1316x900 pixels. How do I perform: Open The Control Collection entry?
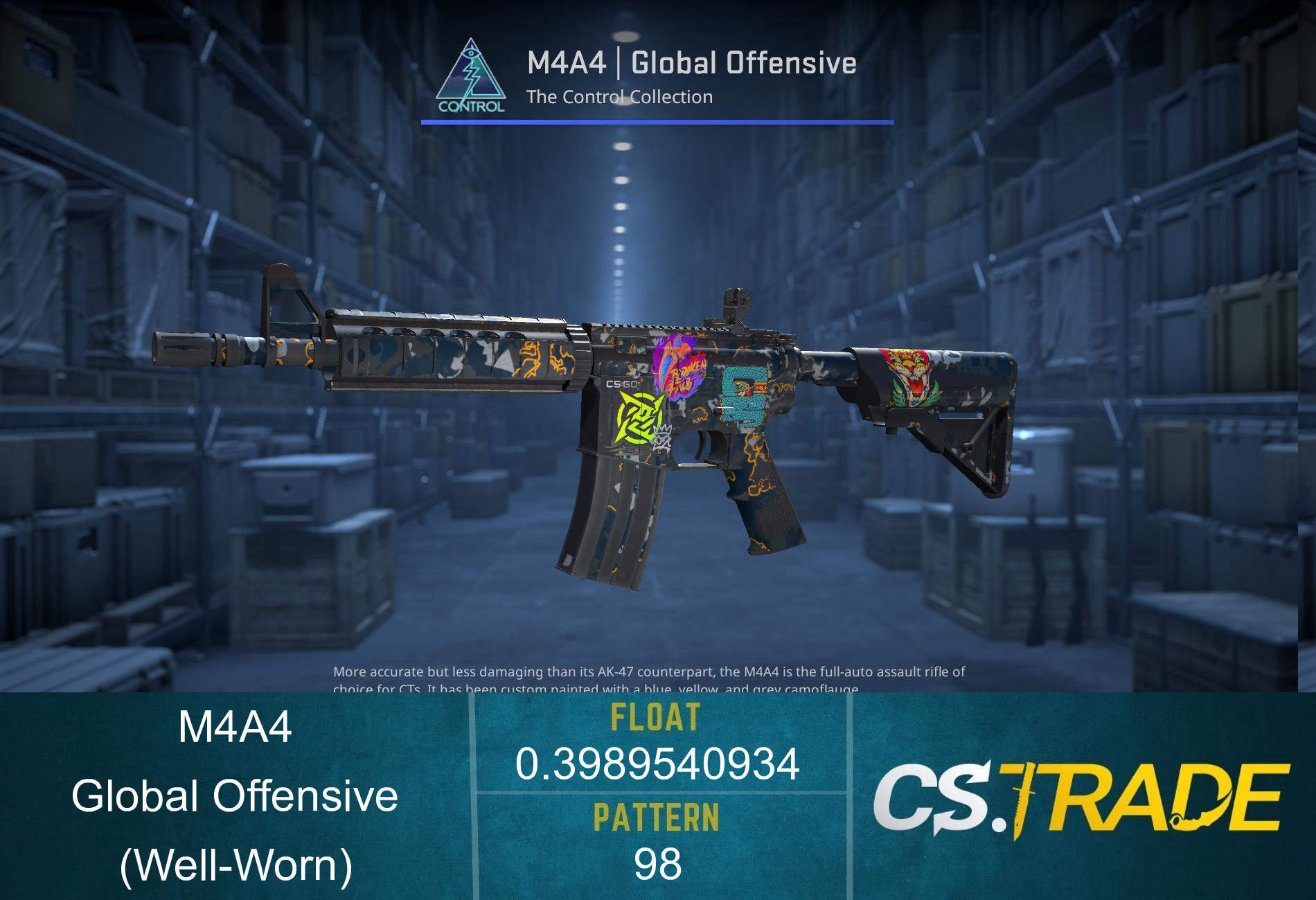620,97
